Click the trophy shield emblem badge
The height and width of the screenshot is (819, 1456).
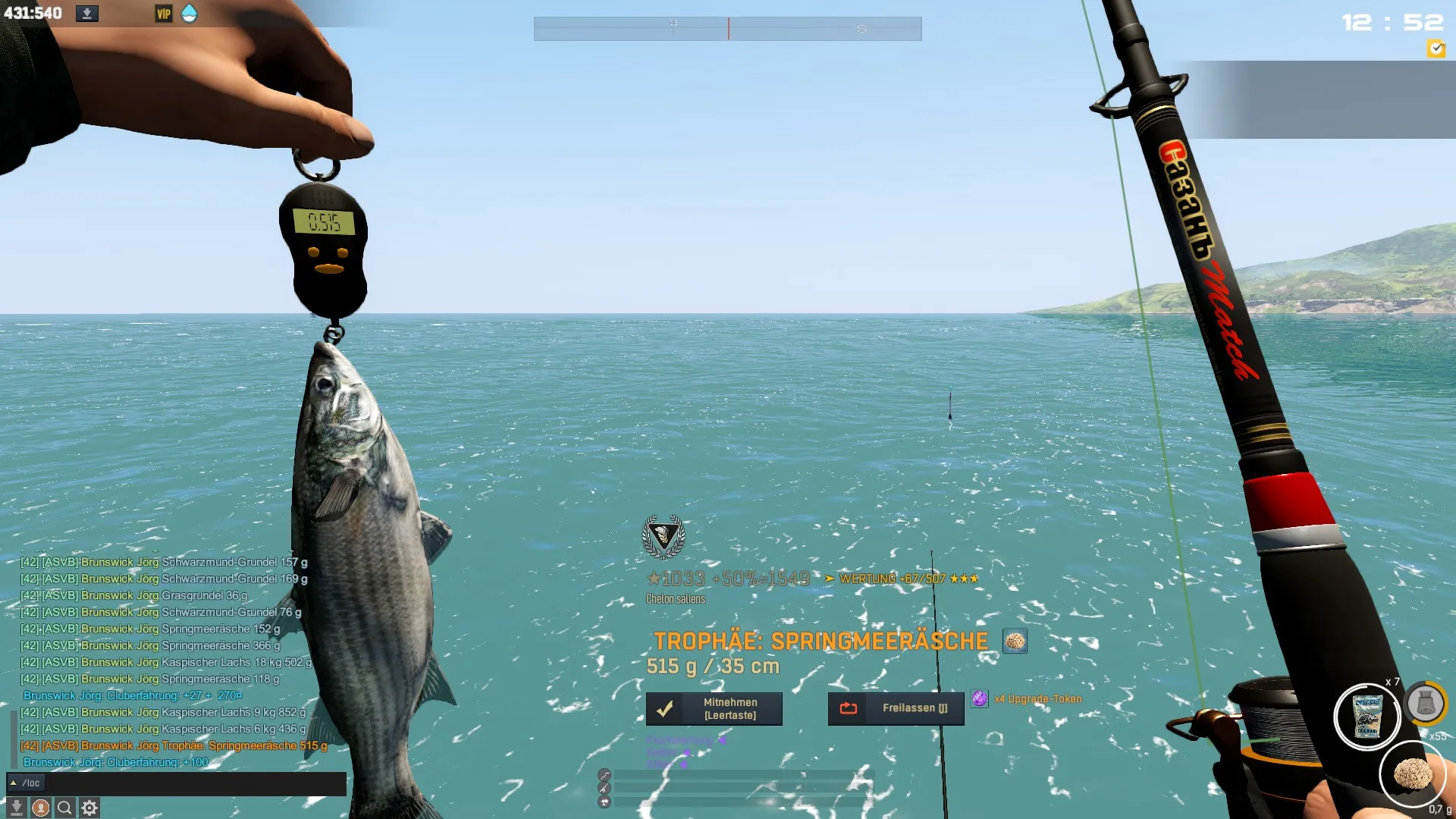[664, 536]
